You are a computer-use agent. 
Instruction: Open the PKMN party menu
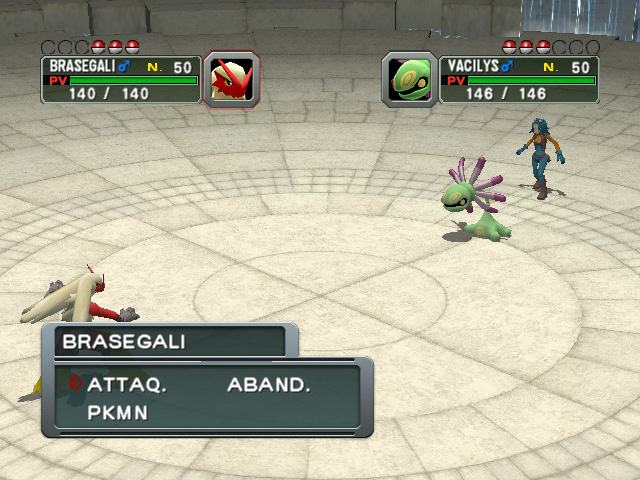coord(117,411)
